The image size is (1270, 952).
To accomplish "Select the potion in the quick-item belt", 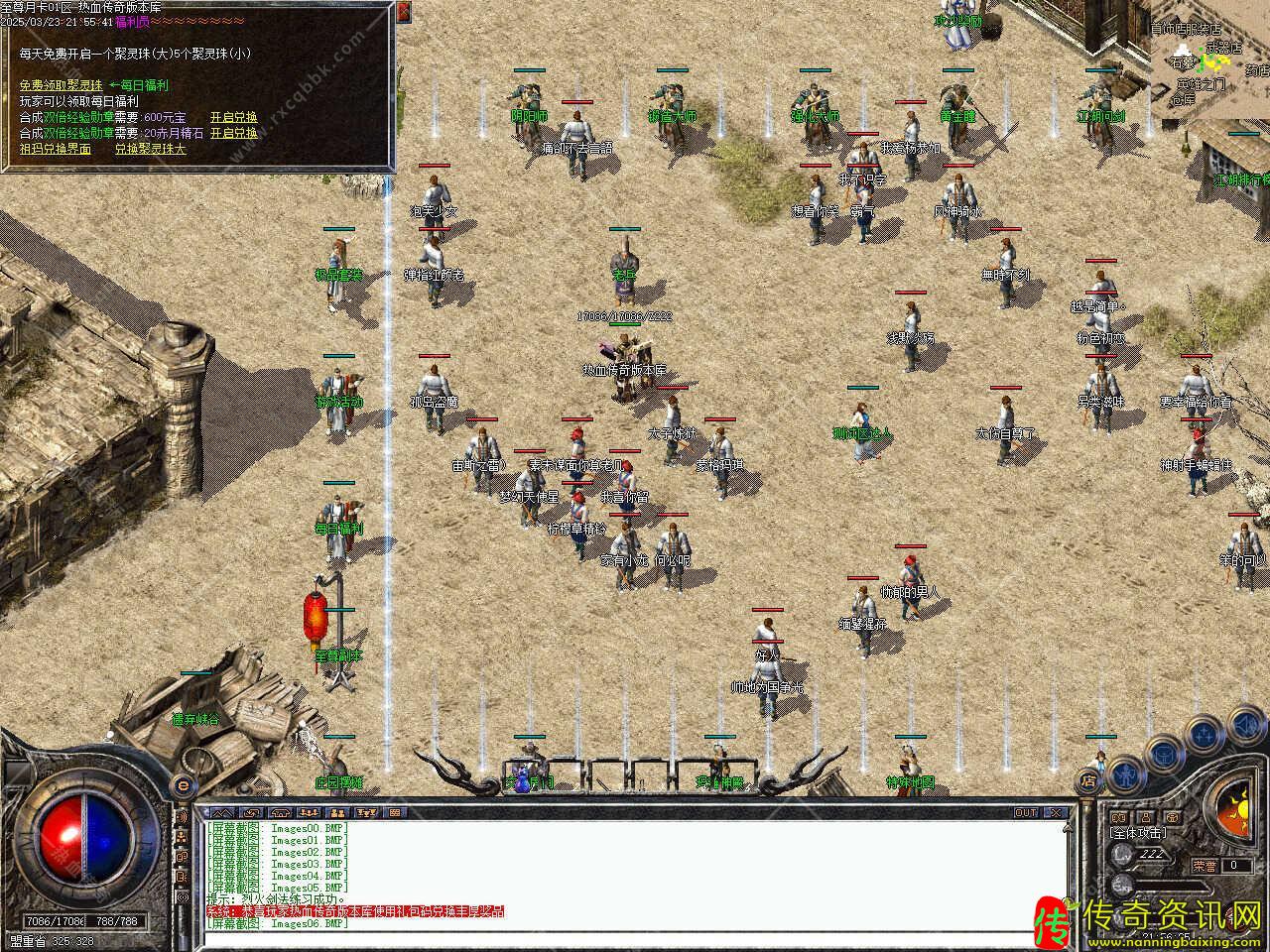I will coord(522,778).
